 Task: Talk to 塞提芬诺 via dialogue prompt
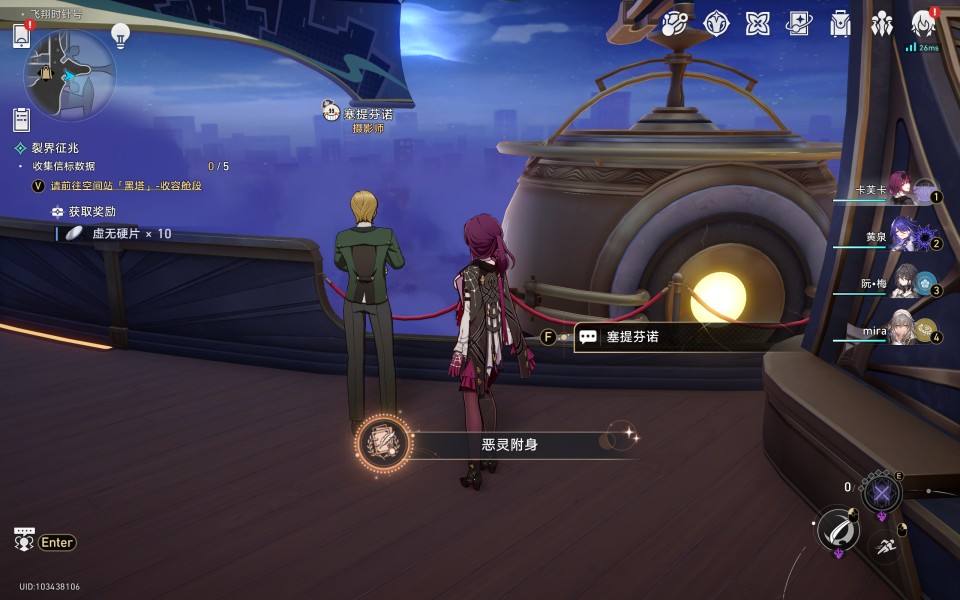pyautogui.click(x=632, y=337)
